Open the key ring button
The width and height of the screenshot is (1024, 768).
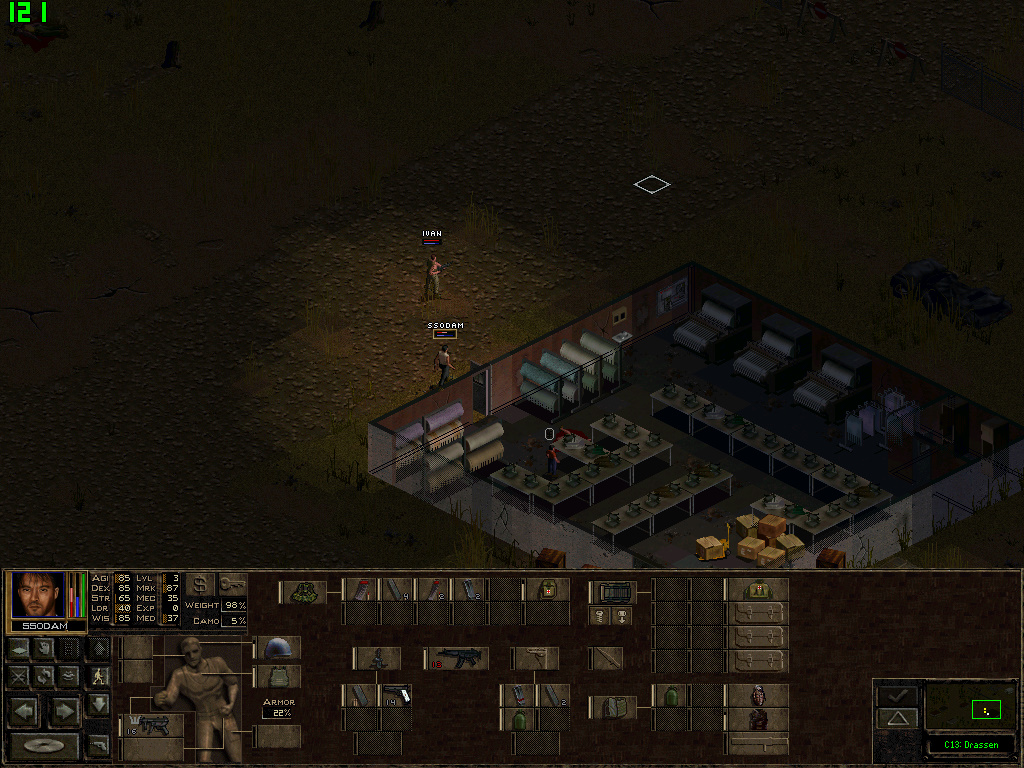click(x=232, y=584)
